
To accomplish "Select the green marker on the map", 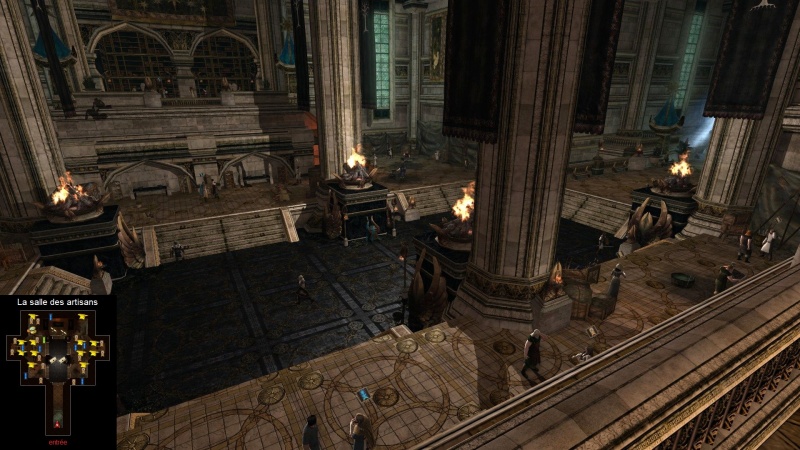I will (x=44, y=339).
